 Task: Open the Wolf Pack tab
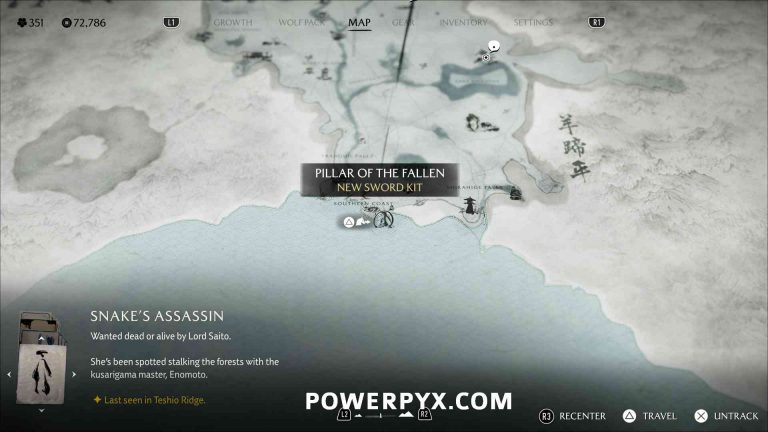302,22
